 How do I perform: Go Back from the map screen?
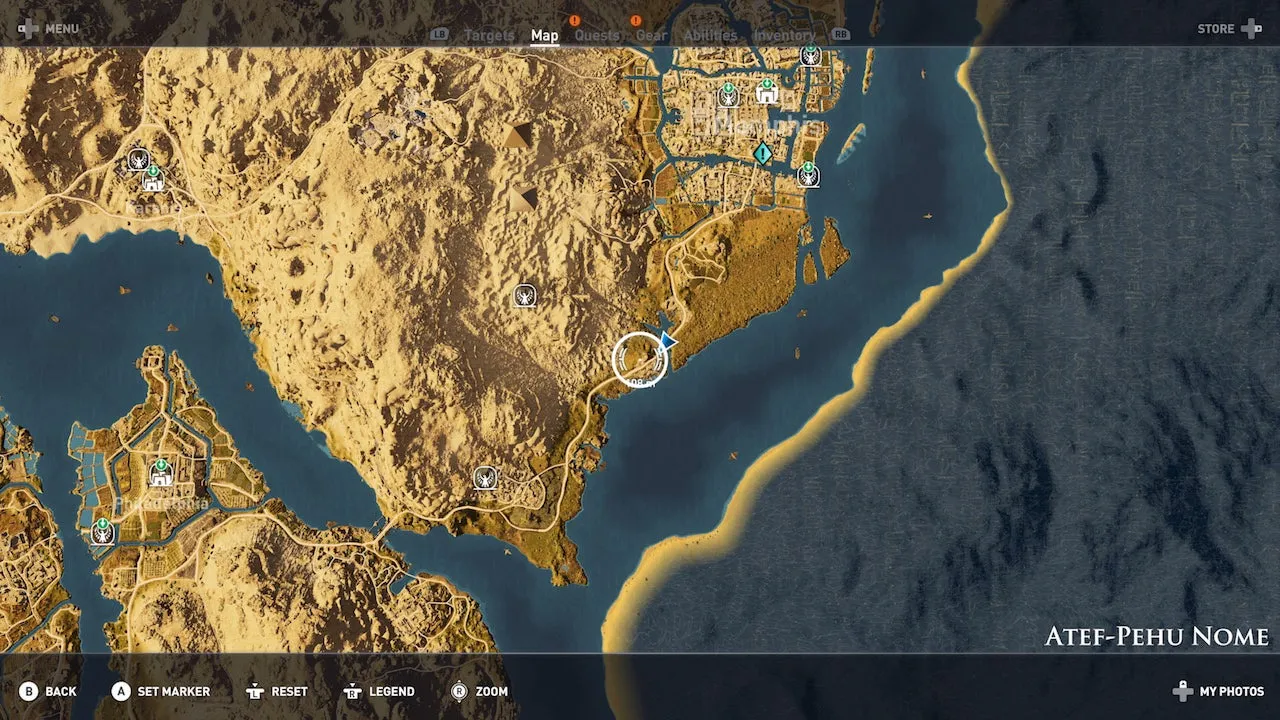coord(48,691)
